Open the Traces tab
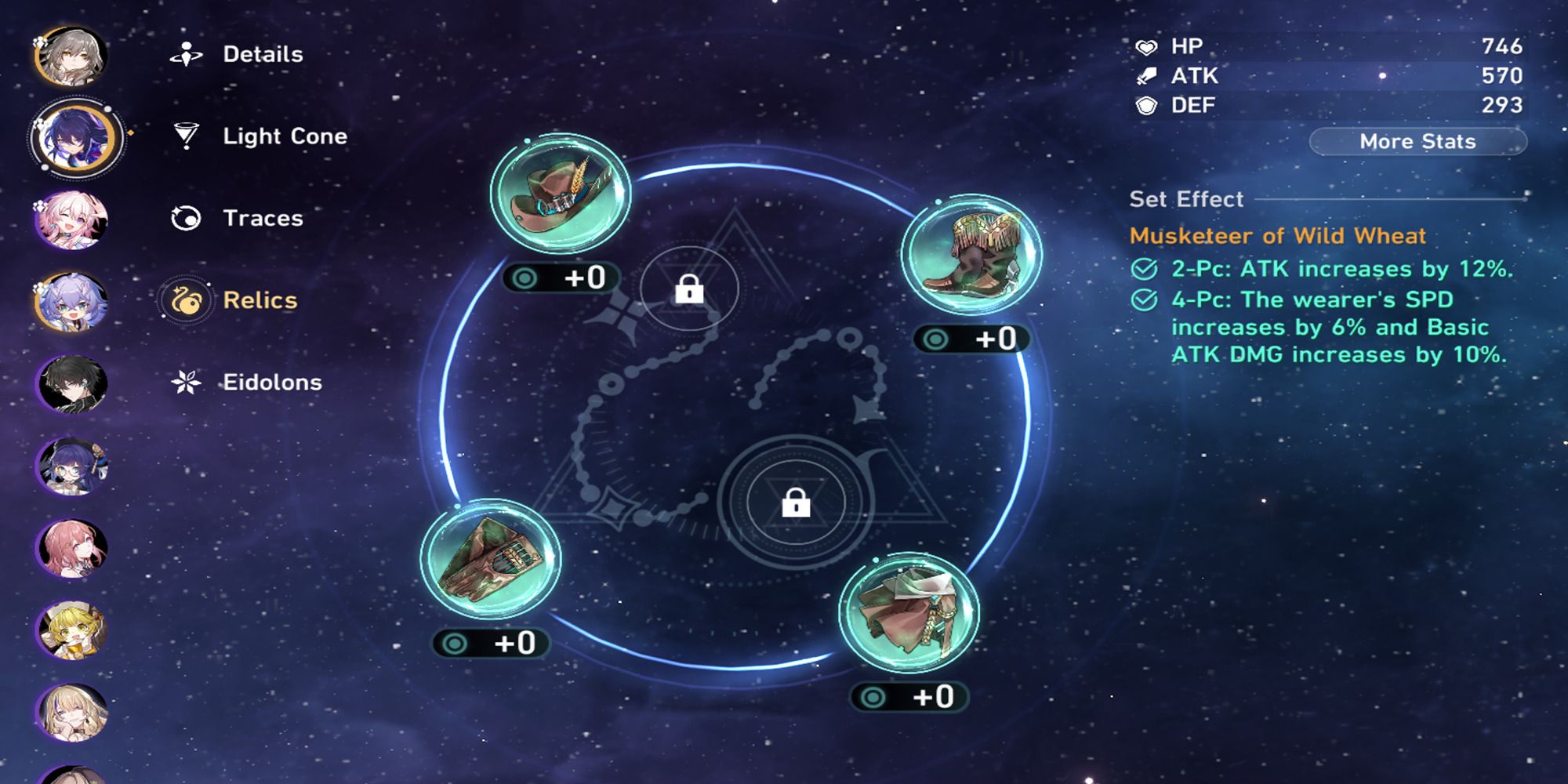The width and height of the screenshot is (1568, 784). coord(262,218)
